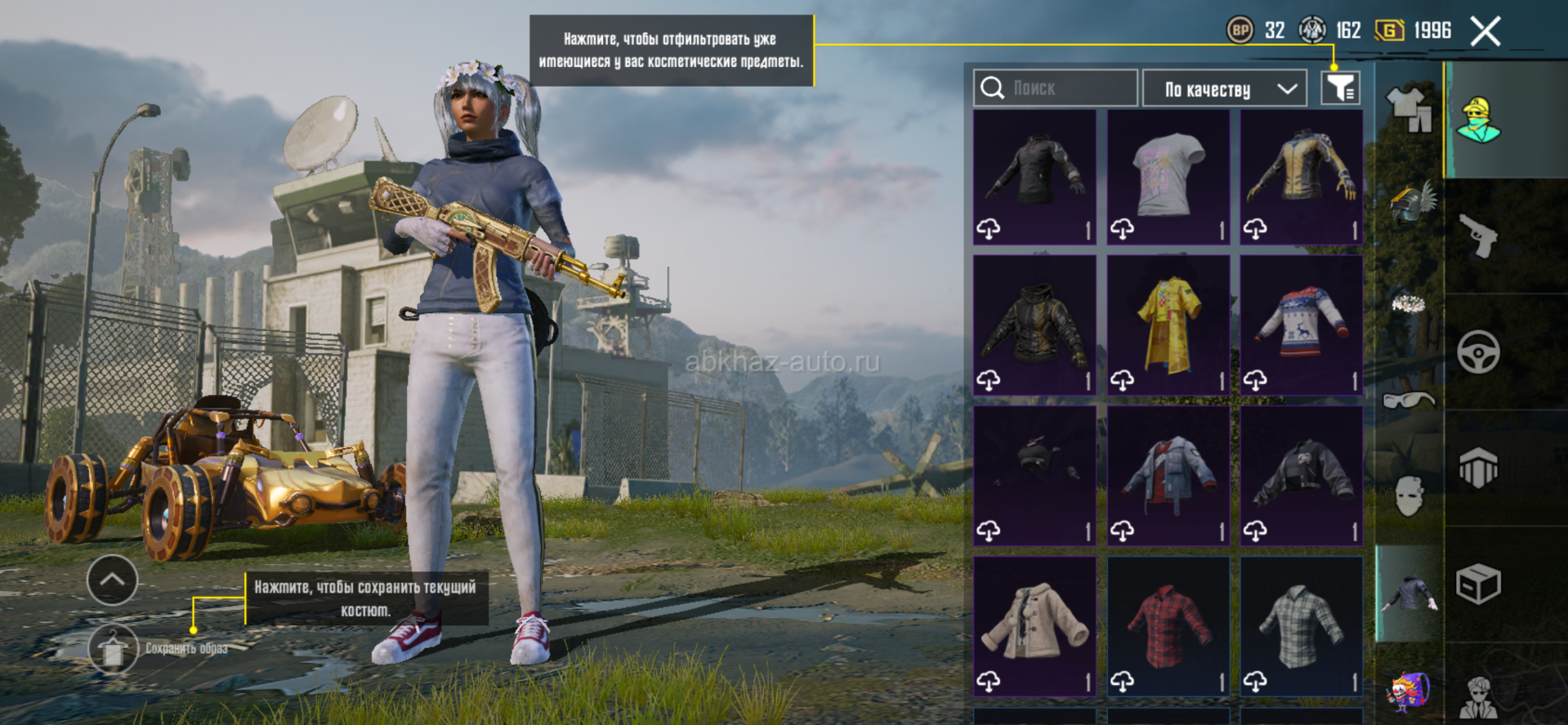This screenshot has height=725, width=1568.
Task: Select the red plaid shirt
Action: (1168, 627)
